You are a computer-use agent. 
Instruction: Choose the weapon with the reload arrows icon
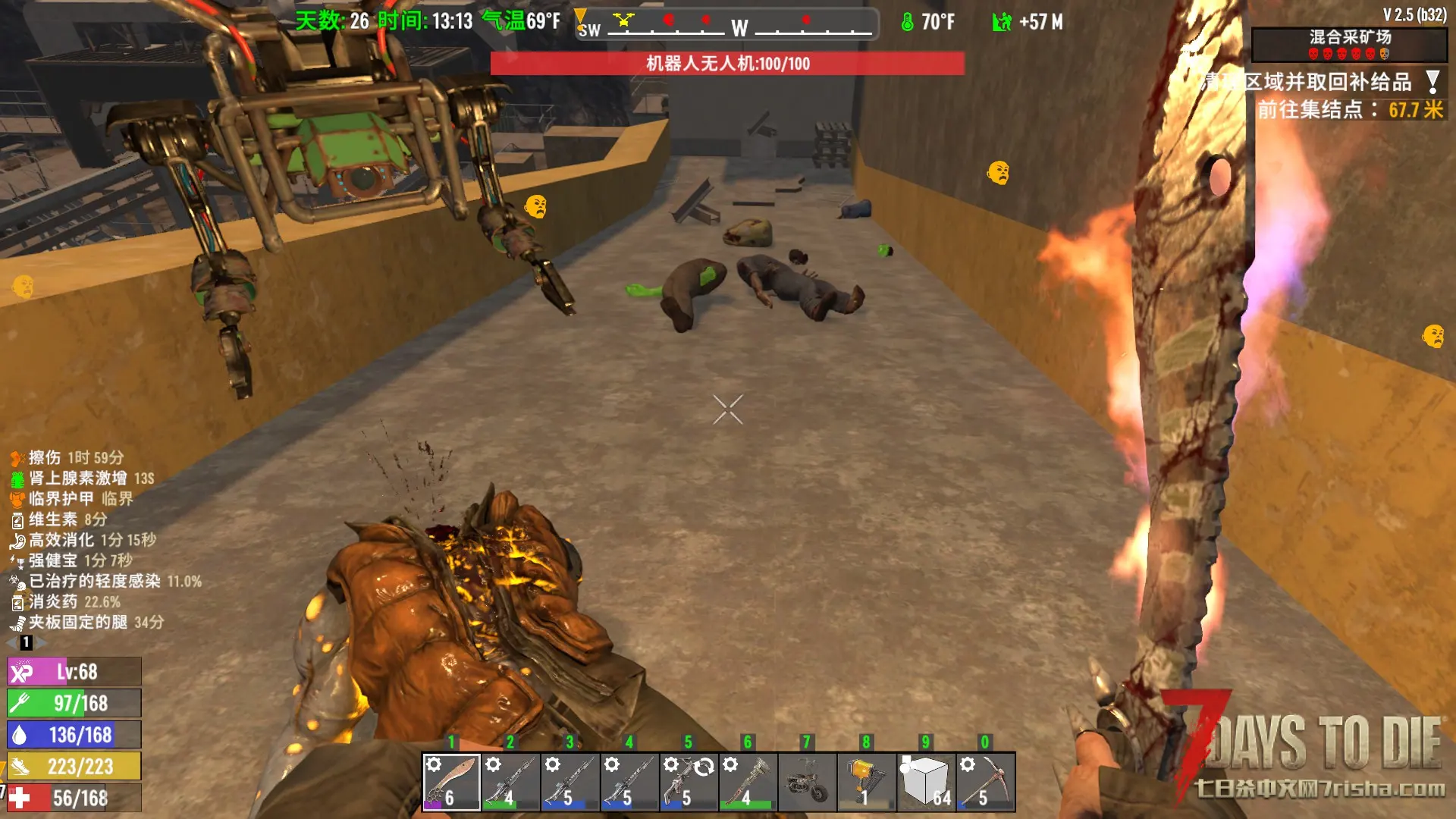click(689, 781)
